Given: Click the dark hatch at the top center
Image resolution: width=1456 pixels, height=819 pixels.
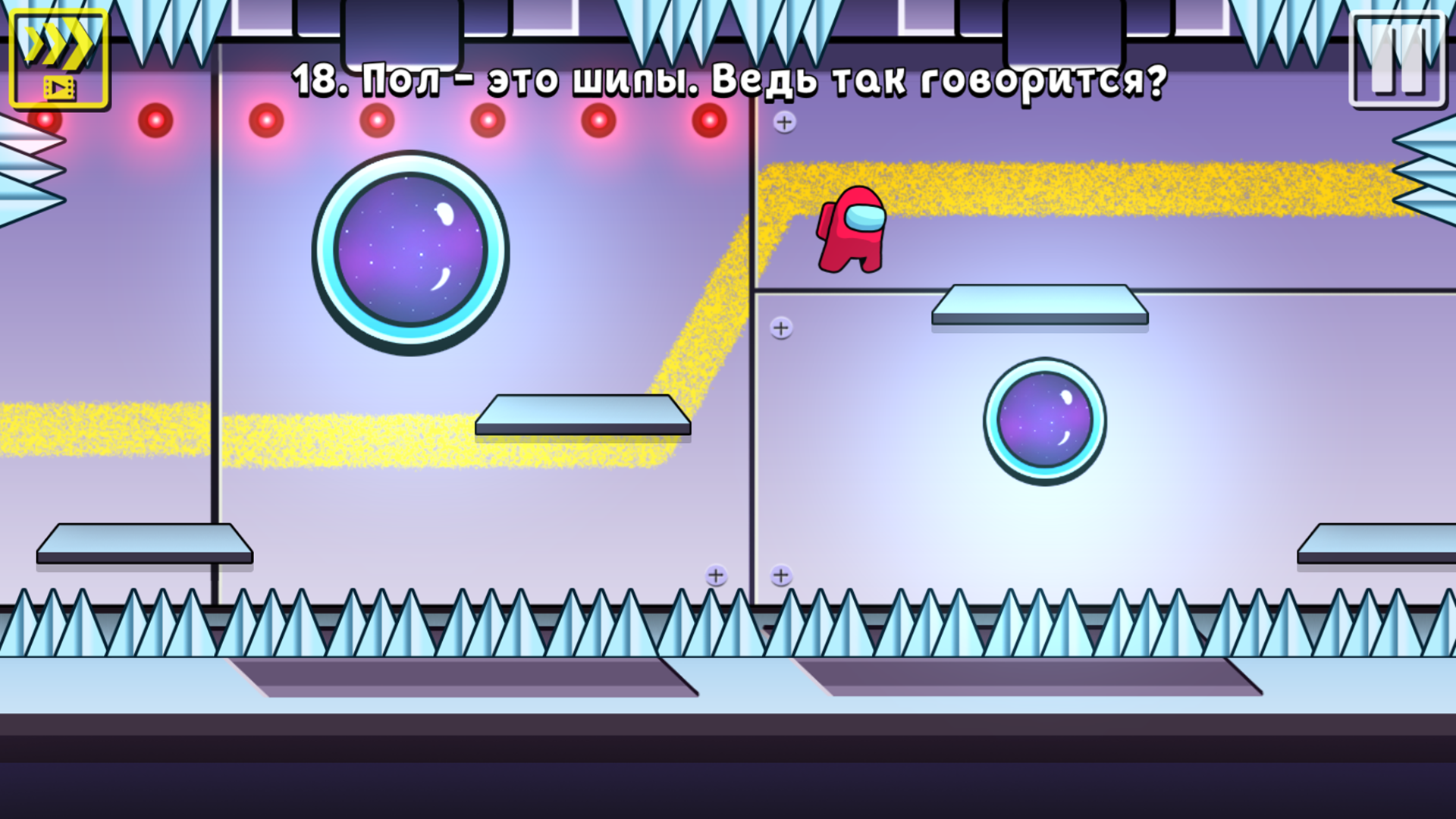Looking at the screenshot, I should 402,30.
